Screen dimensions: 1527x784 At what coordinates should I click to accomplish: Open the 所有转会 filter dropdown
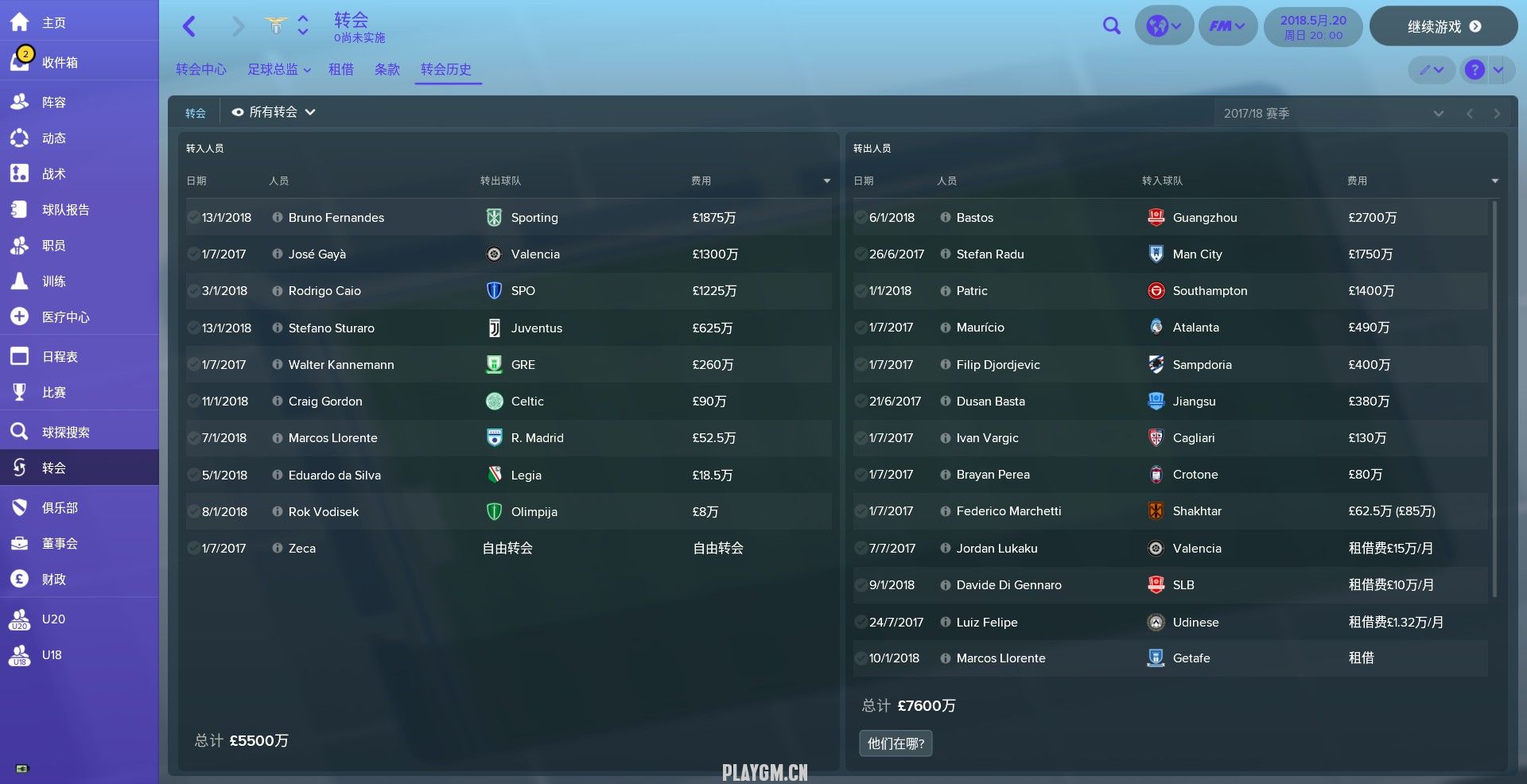[x=274, y=112]
